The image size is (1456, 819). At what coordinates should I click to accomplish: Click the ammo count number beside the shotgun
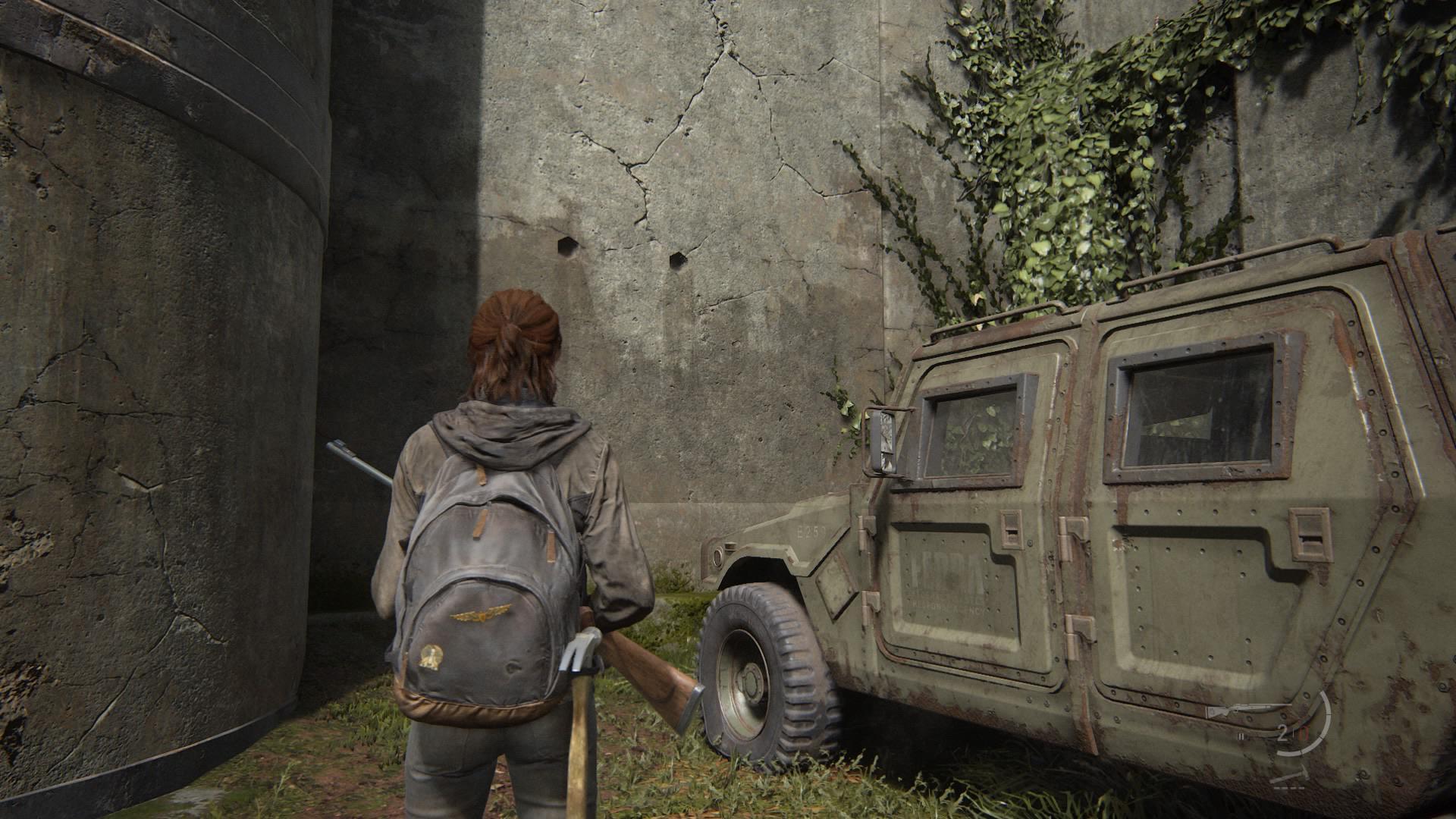1282,733
